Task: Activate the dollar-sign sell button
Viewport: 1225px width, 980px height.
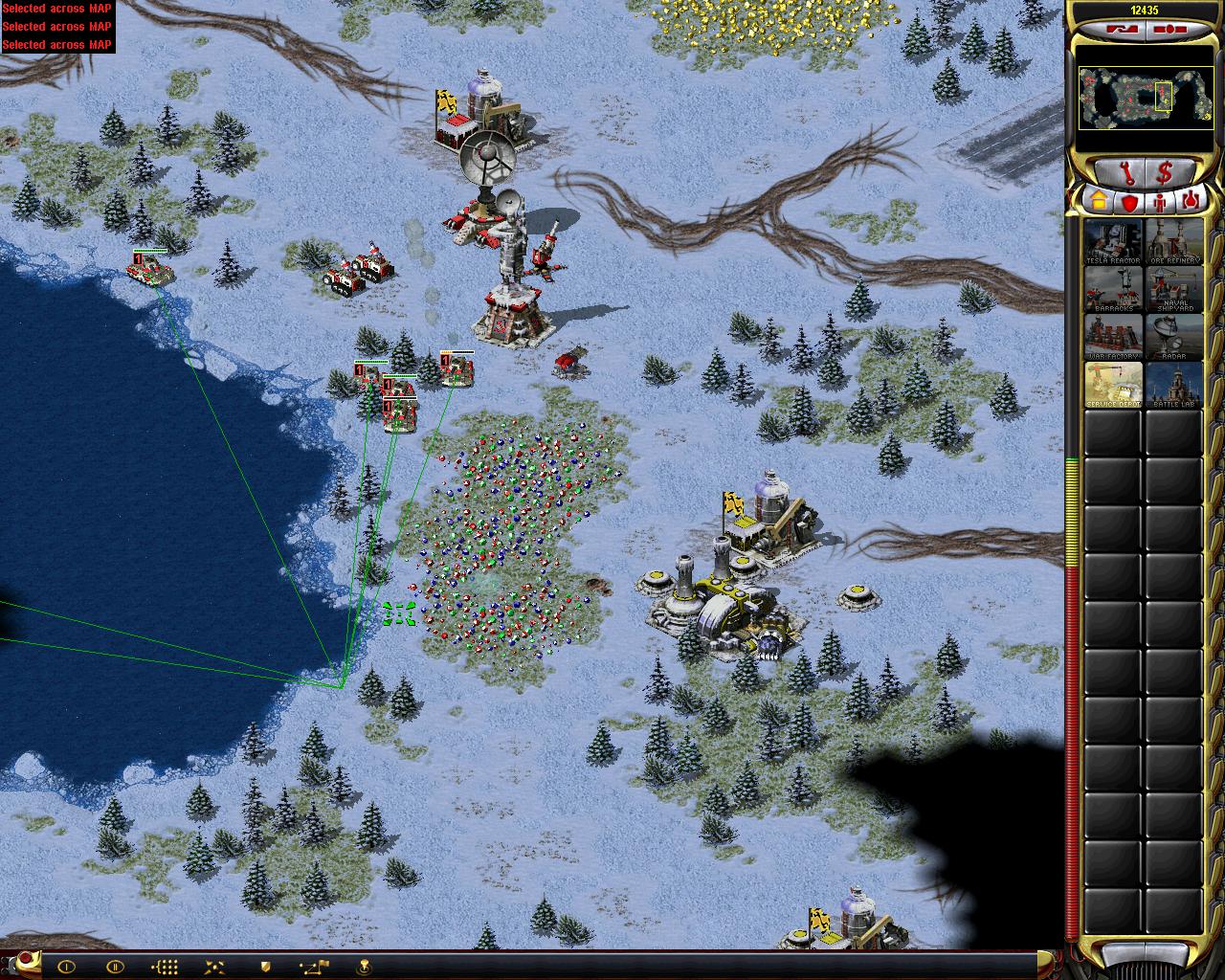Action: 1165,174
